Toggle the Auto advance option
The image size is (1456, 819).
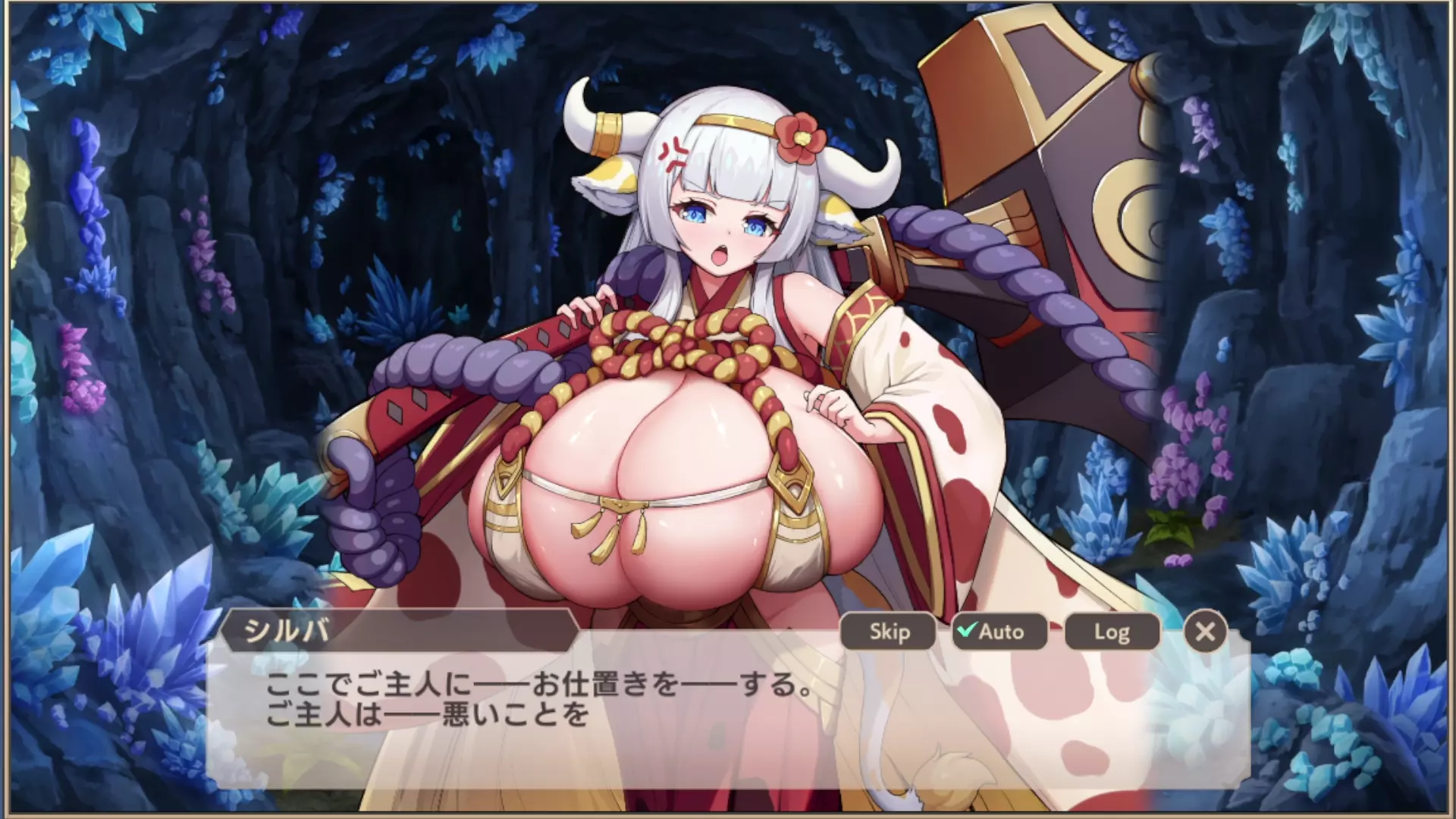[999, 632]
